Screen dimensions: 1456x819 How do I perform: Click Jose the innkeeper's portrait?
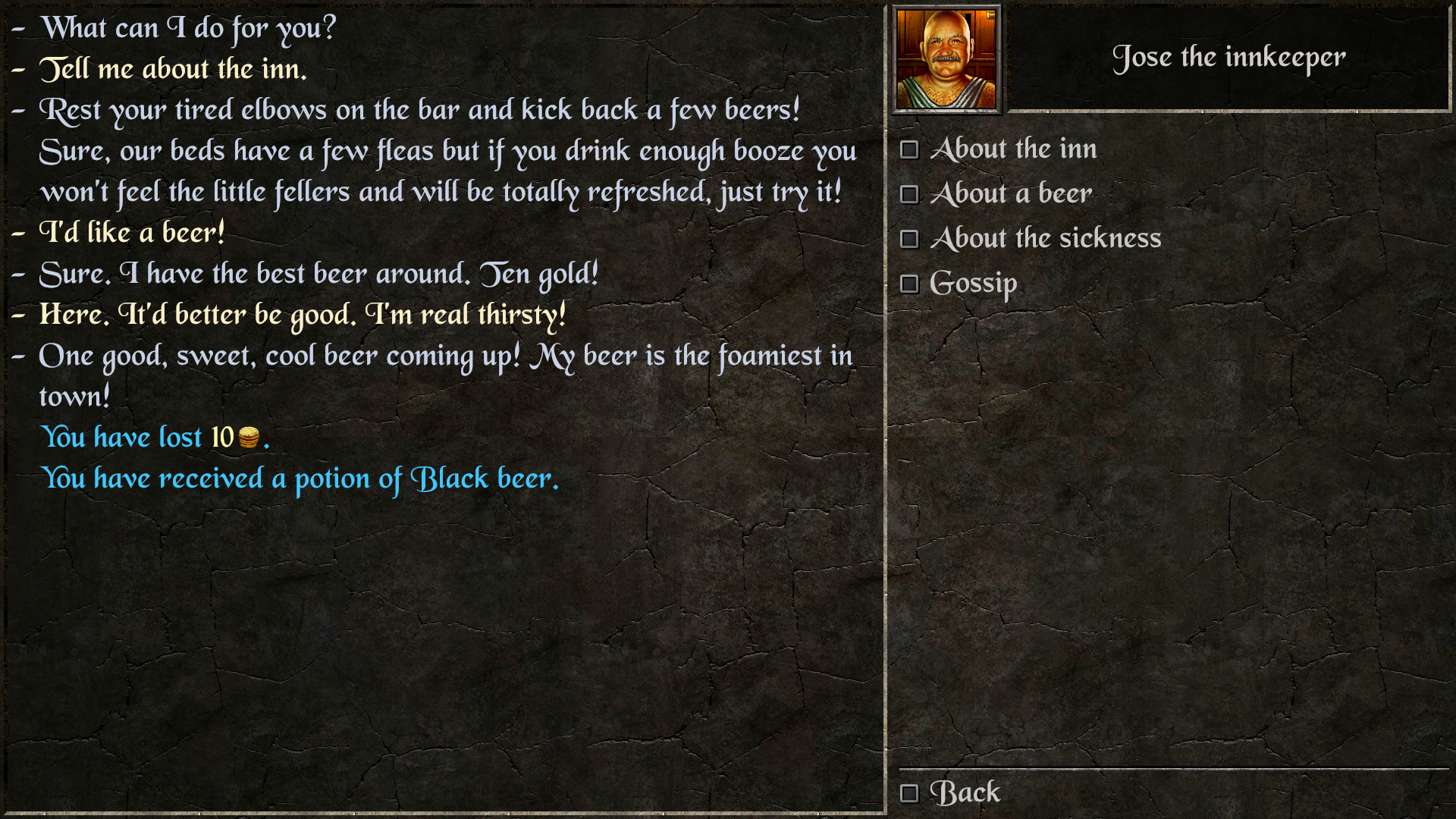point(946,57)
